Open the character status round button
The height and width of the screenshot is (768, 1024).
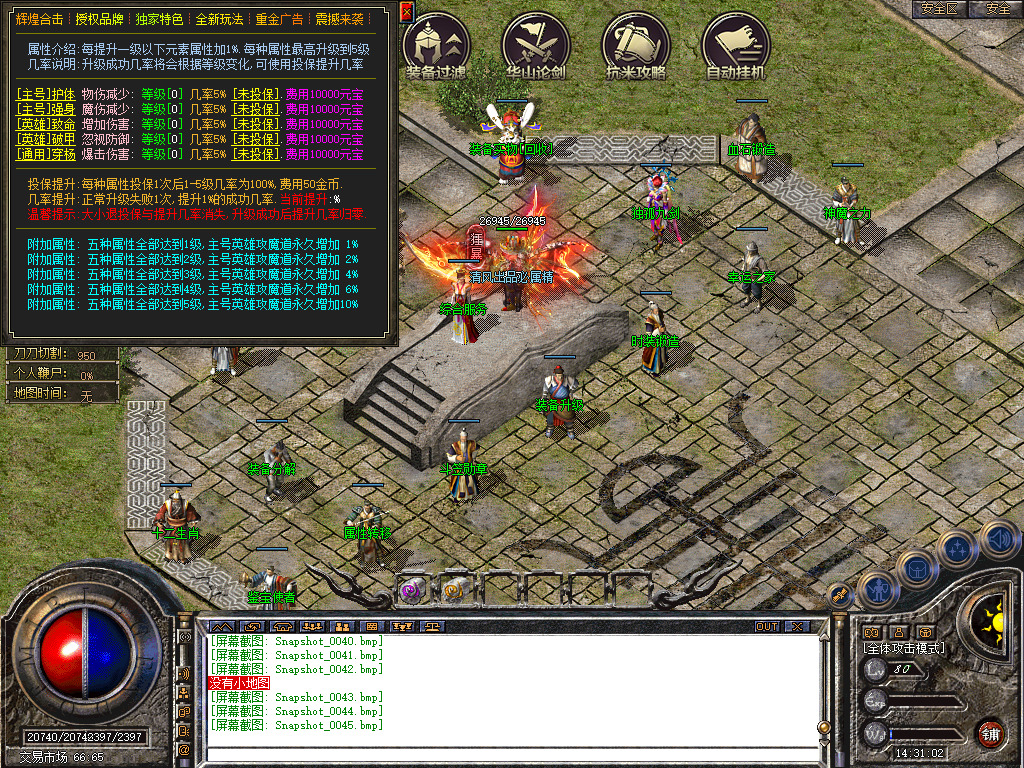click(x=877, y=592)
